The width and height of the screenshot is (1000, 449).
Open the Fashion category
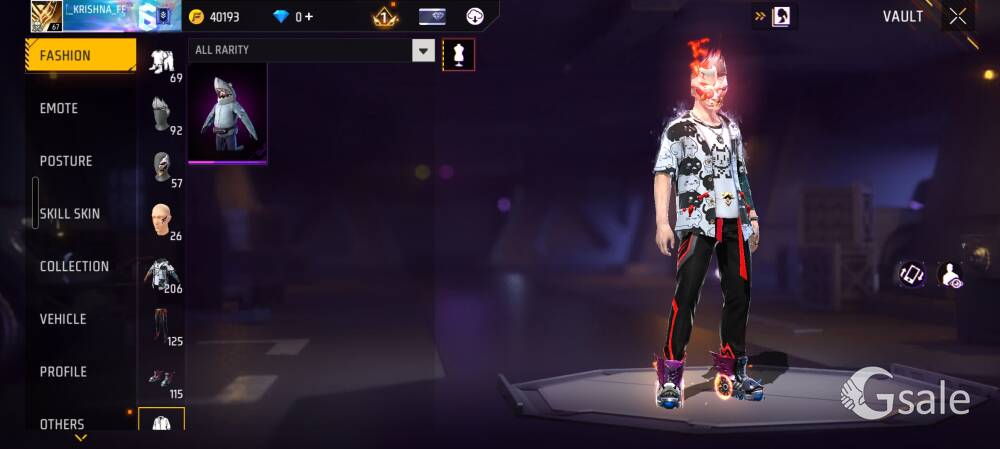(x=80, y=56)
